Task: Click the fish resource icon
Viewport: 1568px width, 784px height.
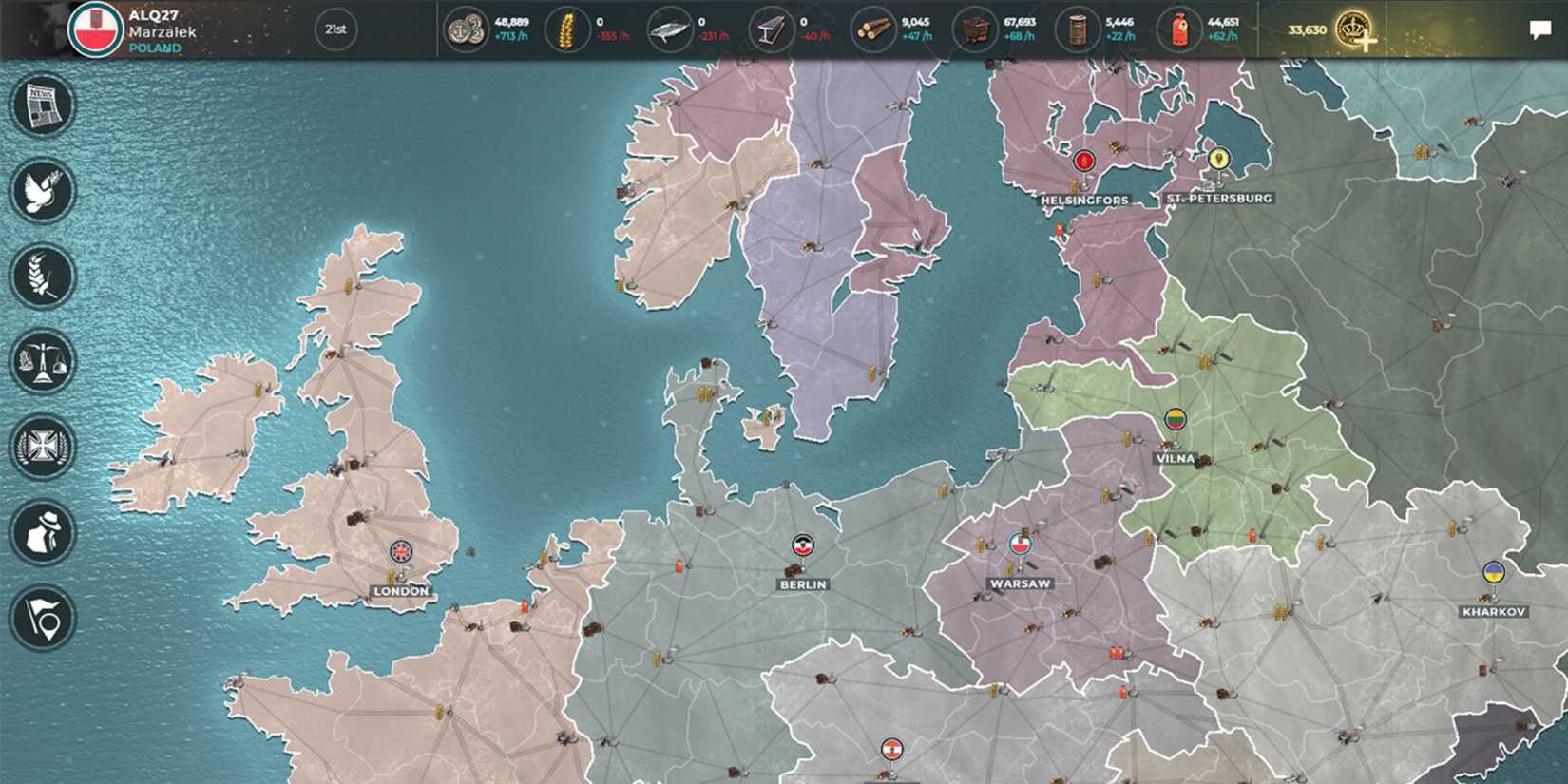Action: 671,29
